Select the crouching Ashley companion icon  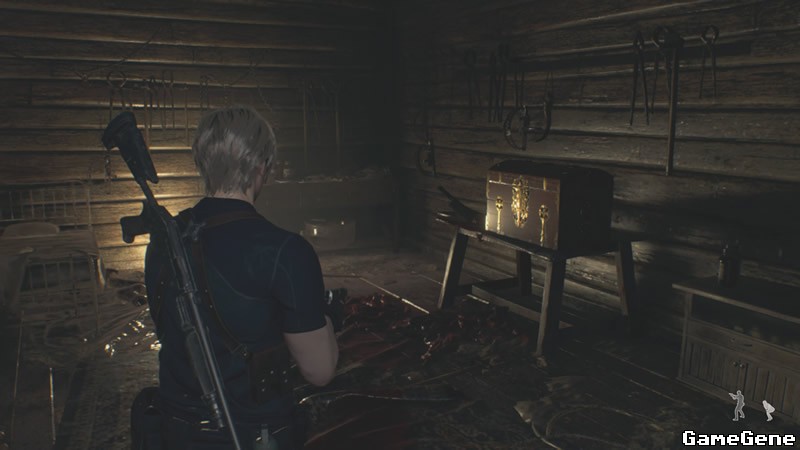[768, 409]
